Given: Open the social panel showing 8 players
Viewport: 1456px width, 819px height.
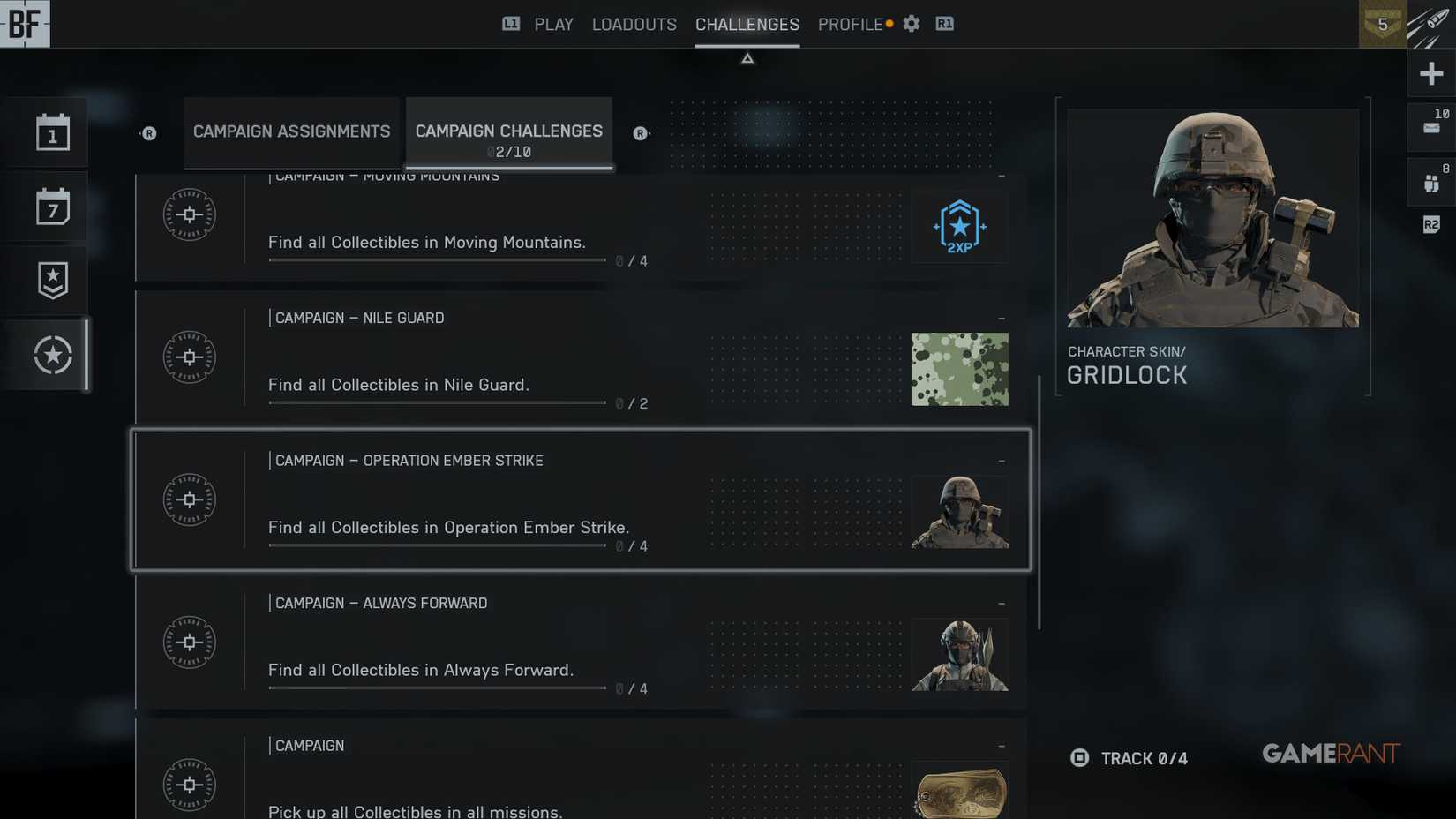Looking at the screenshot, I should pos(1431,181).
